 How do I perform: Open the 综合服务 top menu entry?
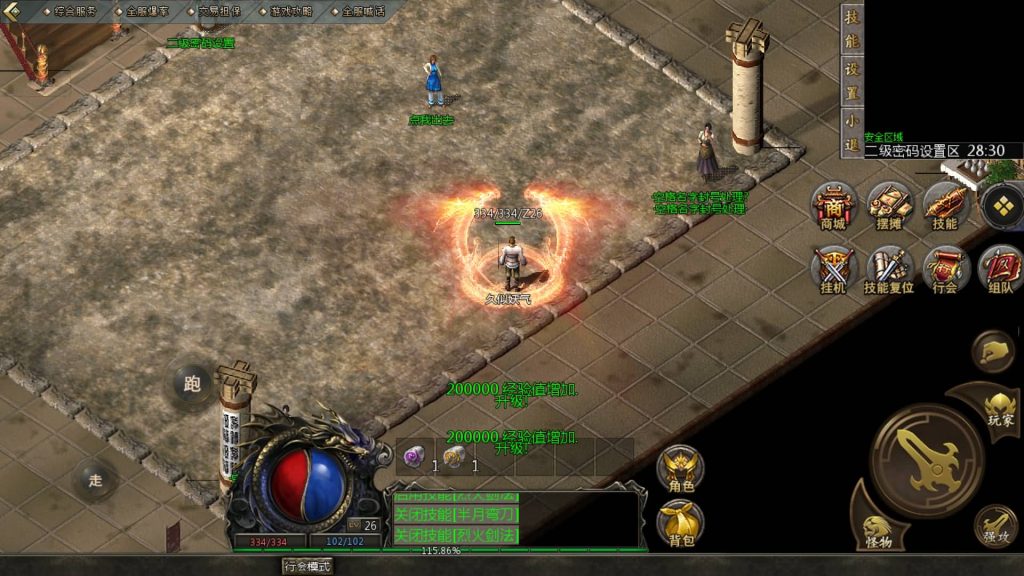(74, 12)
